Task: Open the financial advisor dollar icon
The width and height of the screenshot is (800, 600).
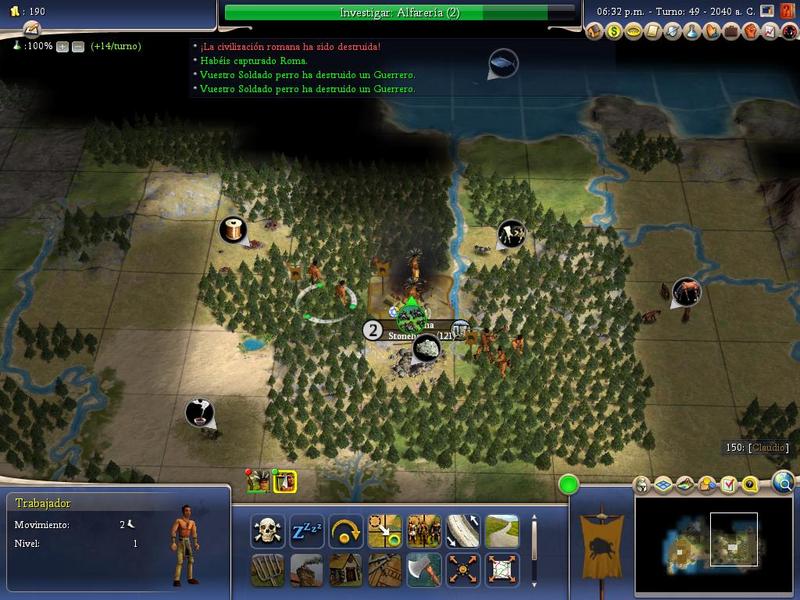Action: 615,32
